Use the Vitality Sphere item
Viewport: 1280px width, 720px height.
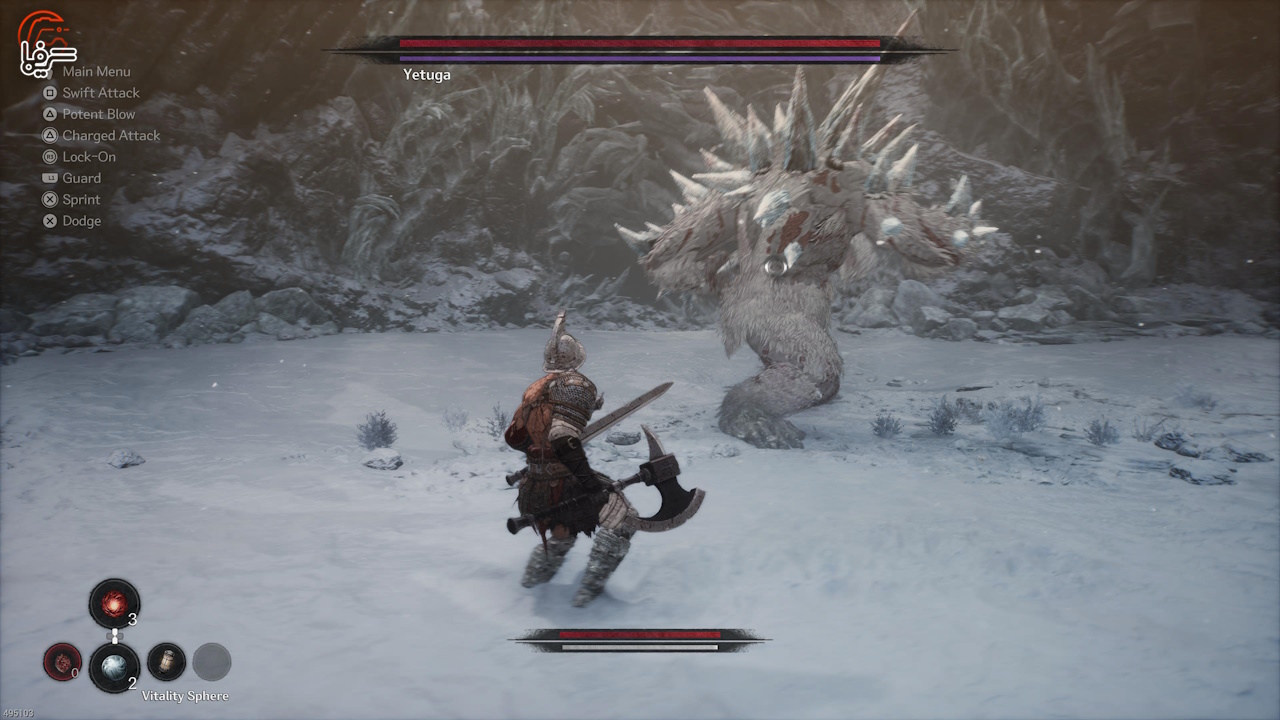114,666
